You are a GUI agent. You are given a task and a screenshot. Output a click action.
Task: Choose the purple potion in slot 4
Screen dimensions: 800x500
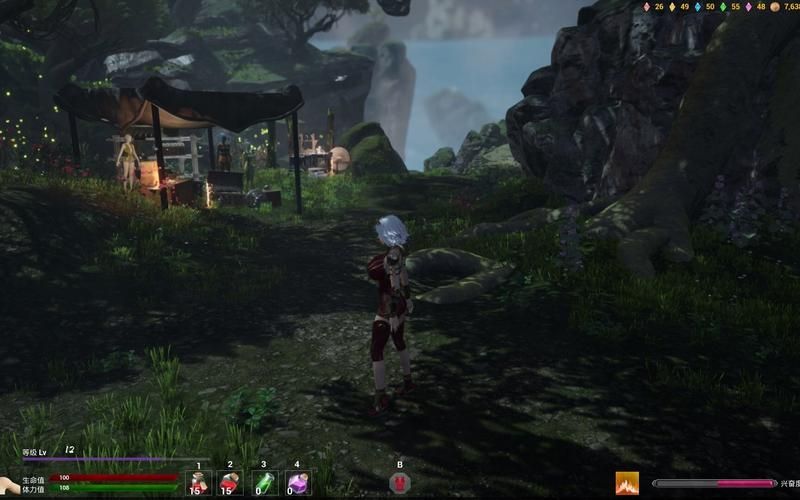coord(296,483)
